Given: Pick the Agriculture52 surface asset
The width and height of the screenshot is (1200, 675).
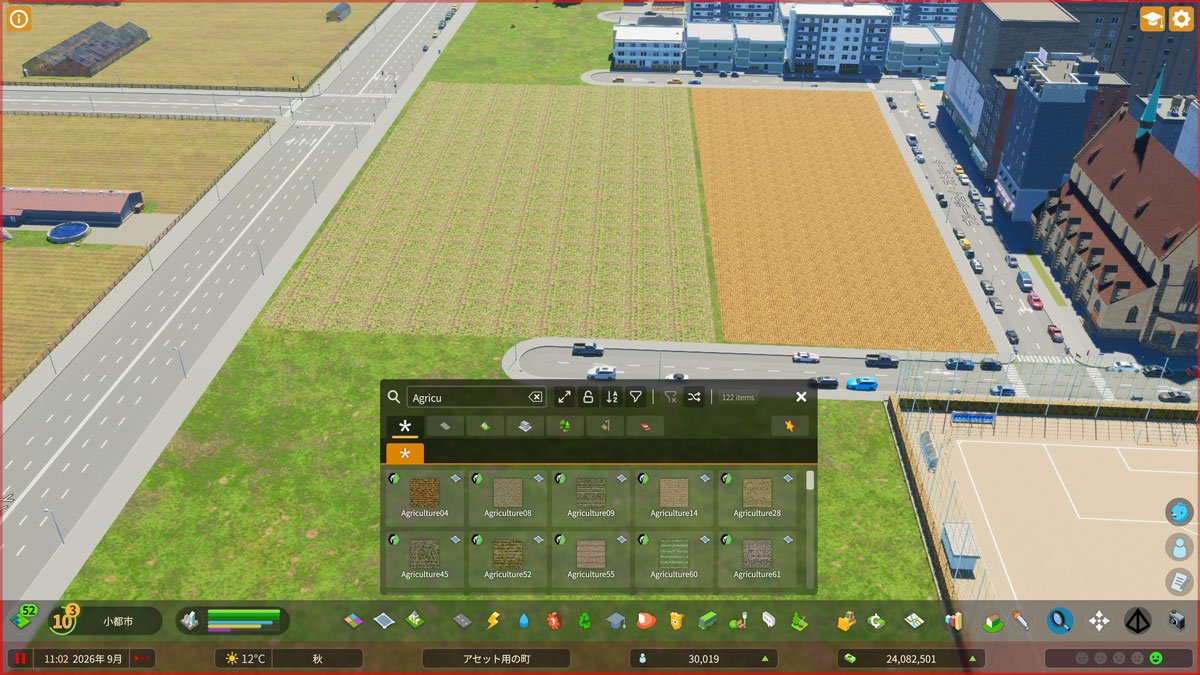Looking at the screenshot, I should 507,555.
